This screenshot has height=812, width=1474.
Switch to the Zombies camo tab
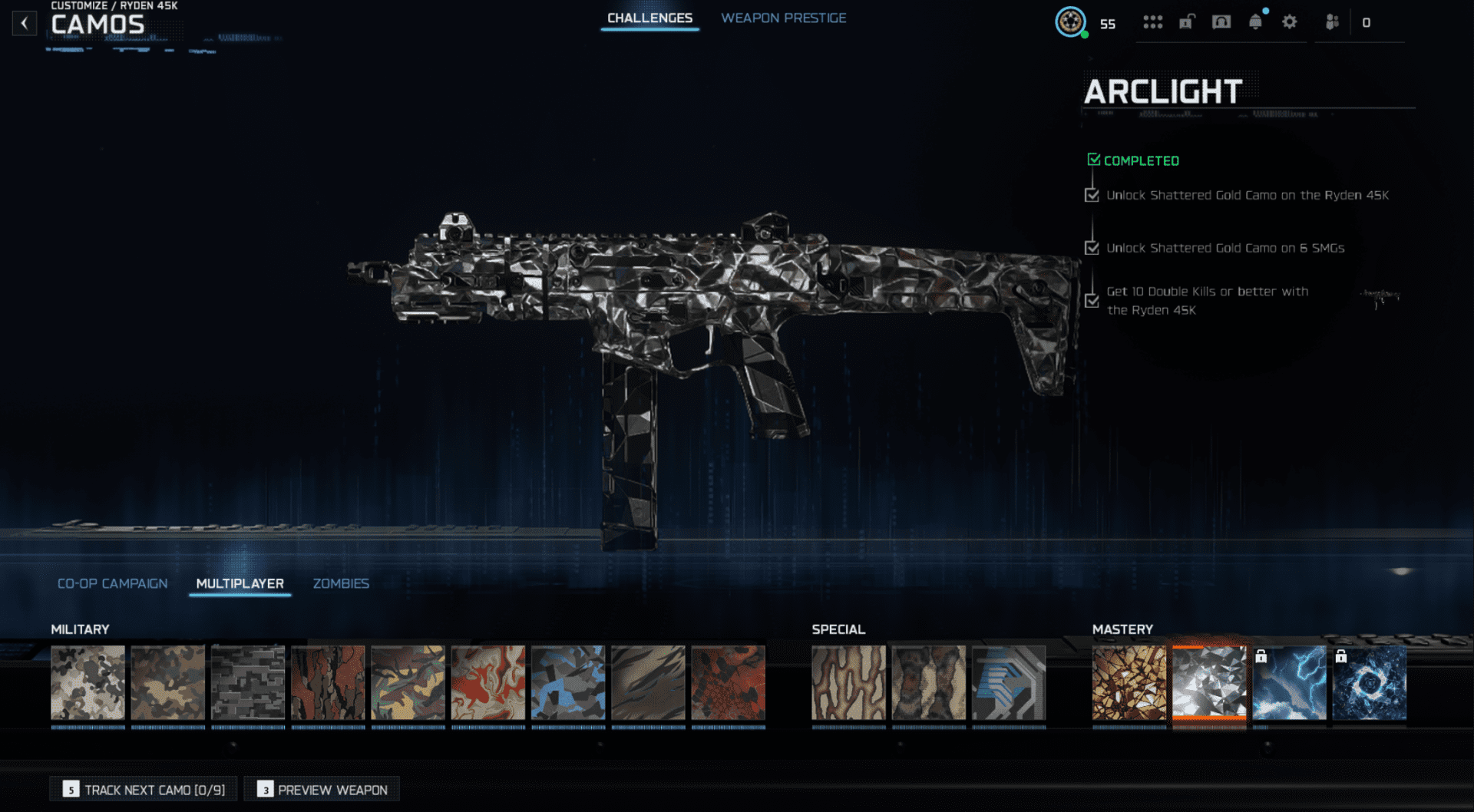(x=341, y=583)
